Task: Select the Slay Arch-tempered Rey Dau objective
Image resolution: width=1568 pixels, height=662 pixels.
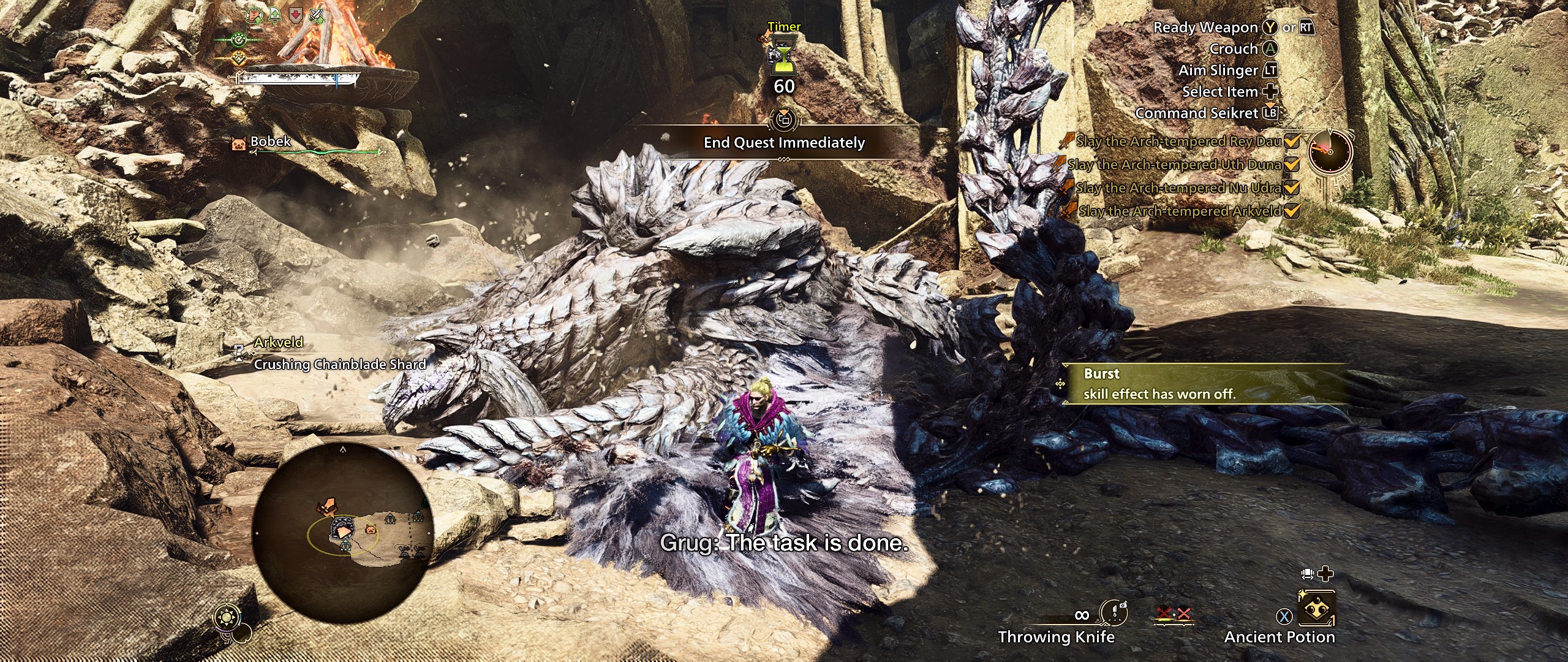Action: click(x=1178, y=142)
